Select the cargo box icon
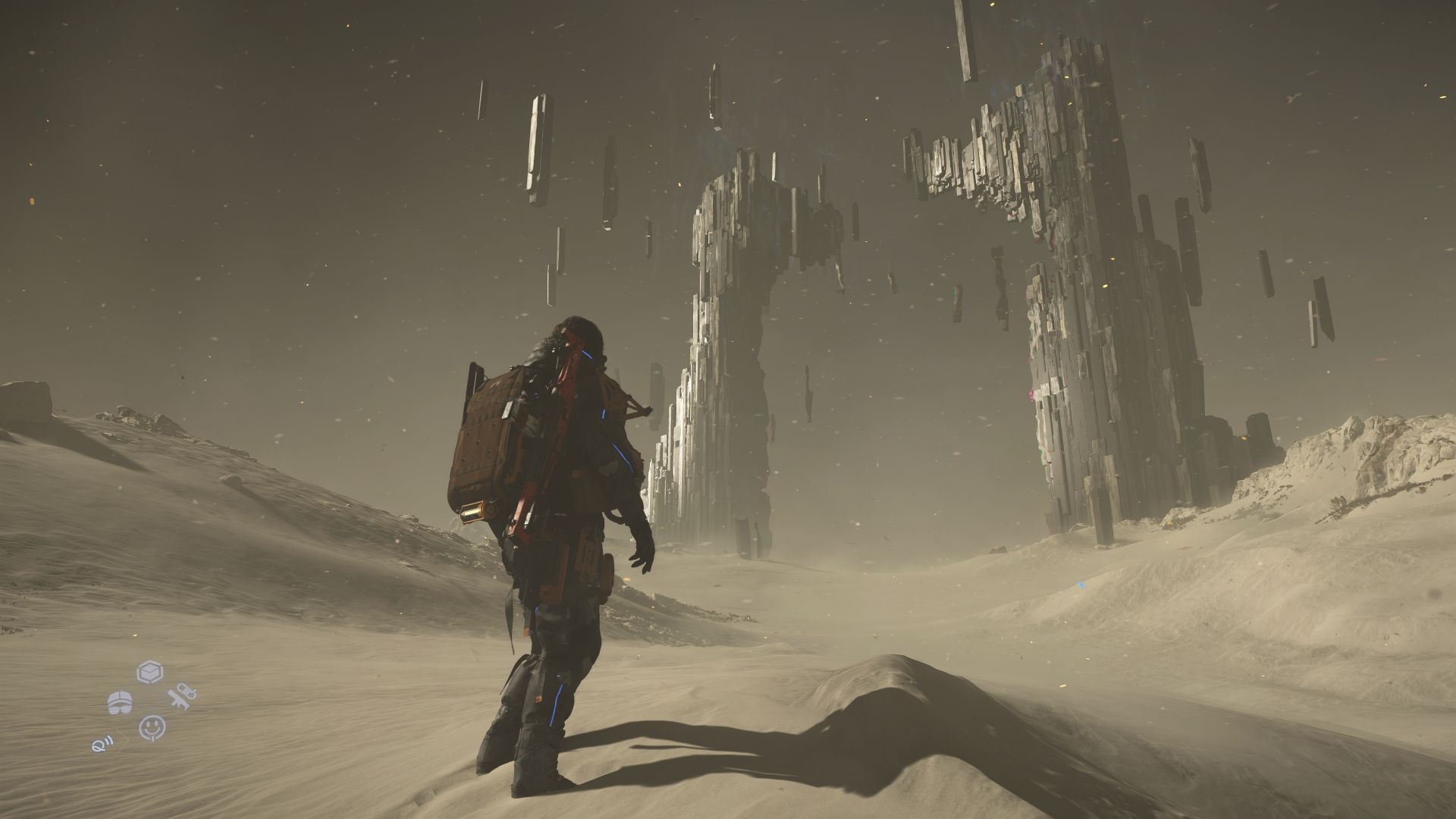The image size is (1456, 819). (149, 673)
